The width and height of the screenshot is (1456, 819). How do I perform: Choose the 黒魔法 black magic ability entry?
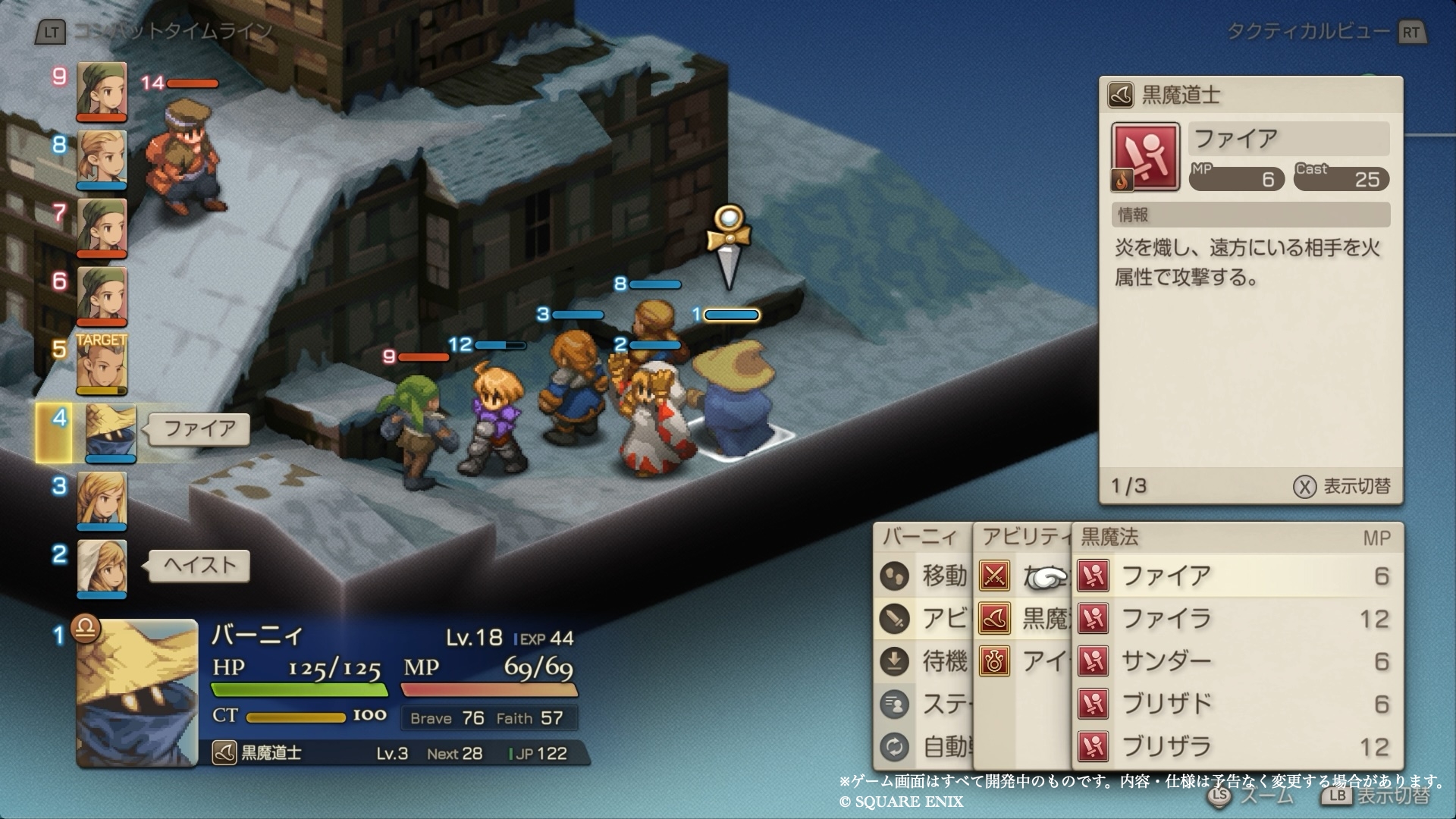(1024, 619)
